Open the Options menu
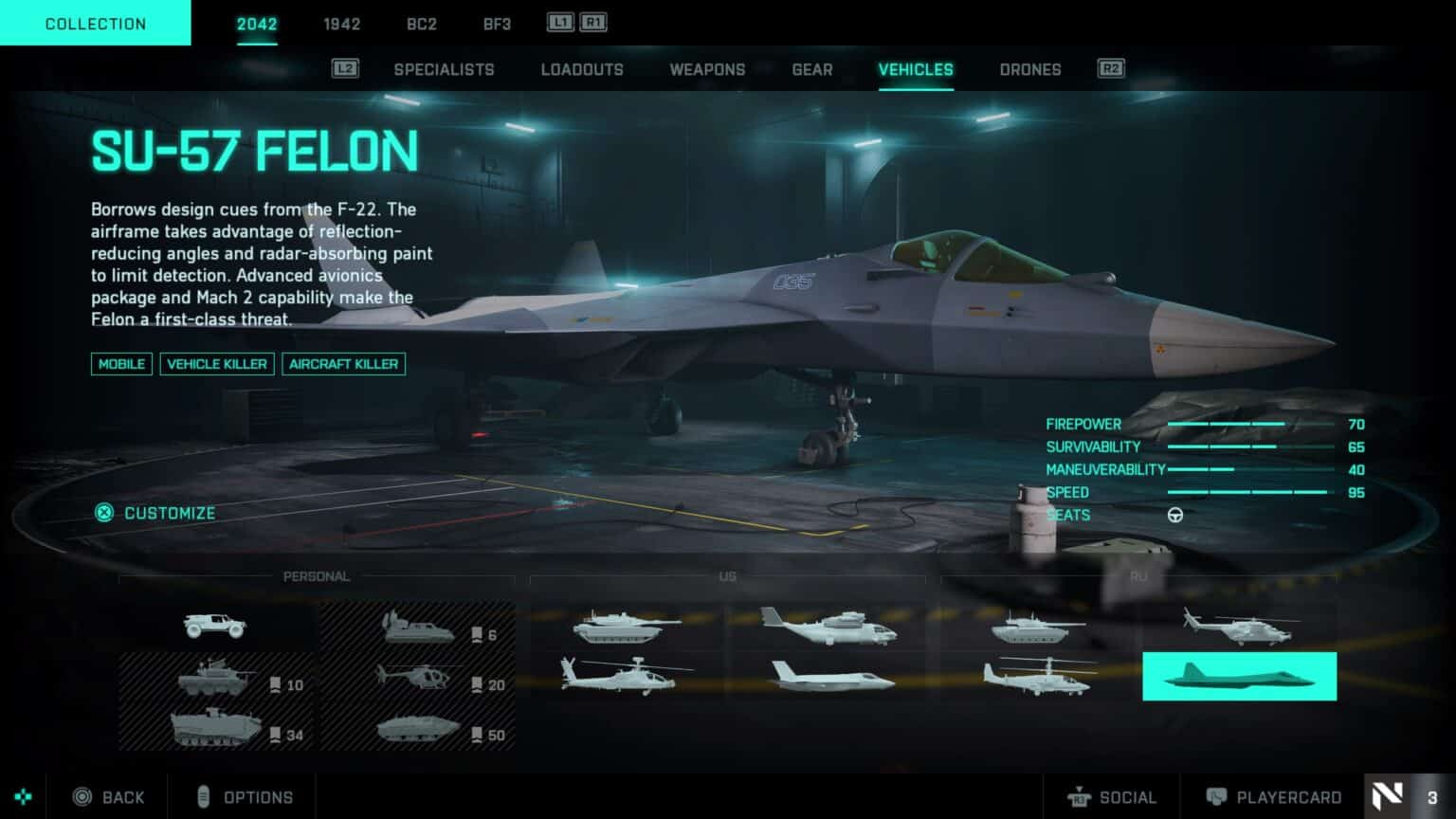This screenshot has width=1456, height=819. coord(245,797)
